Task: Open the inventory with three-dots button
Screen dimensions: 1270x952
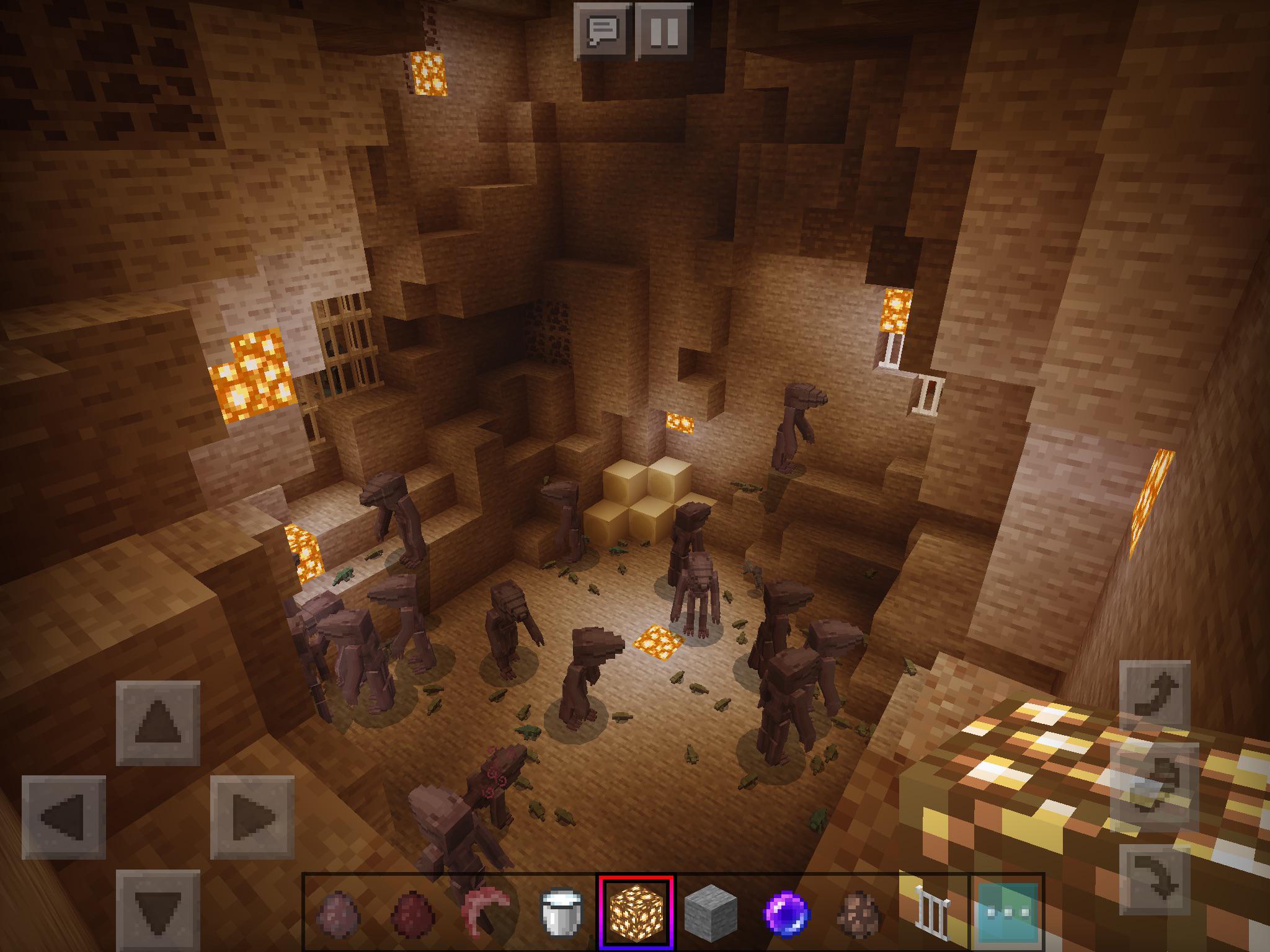Action: [x=1007, y=913]
